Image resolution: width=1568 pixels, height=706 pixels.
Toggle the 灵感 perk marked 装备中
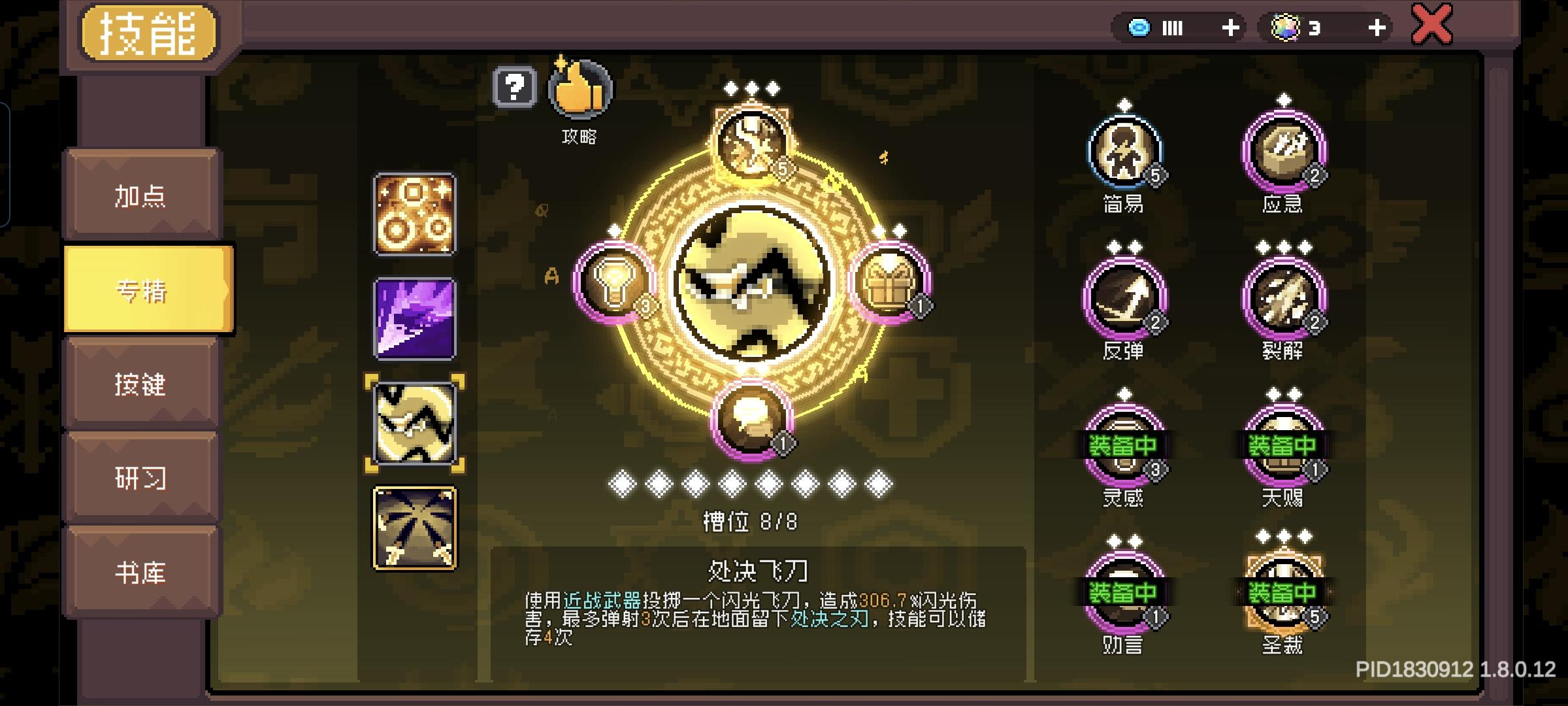point(1125,441)
